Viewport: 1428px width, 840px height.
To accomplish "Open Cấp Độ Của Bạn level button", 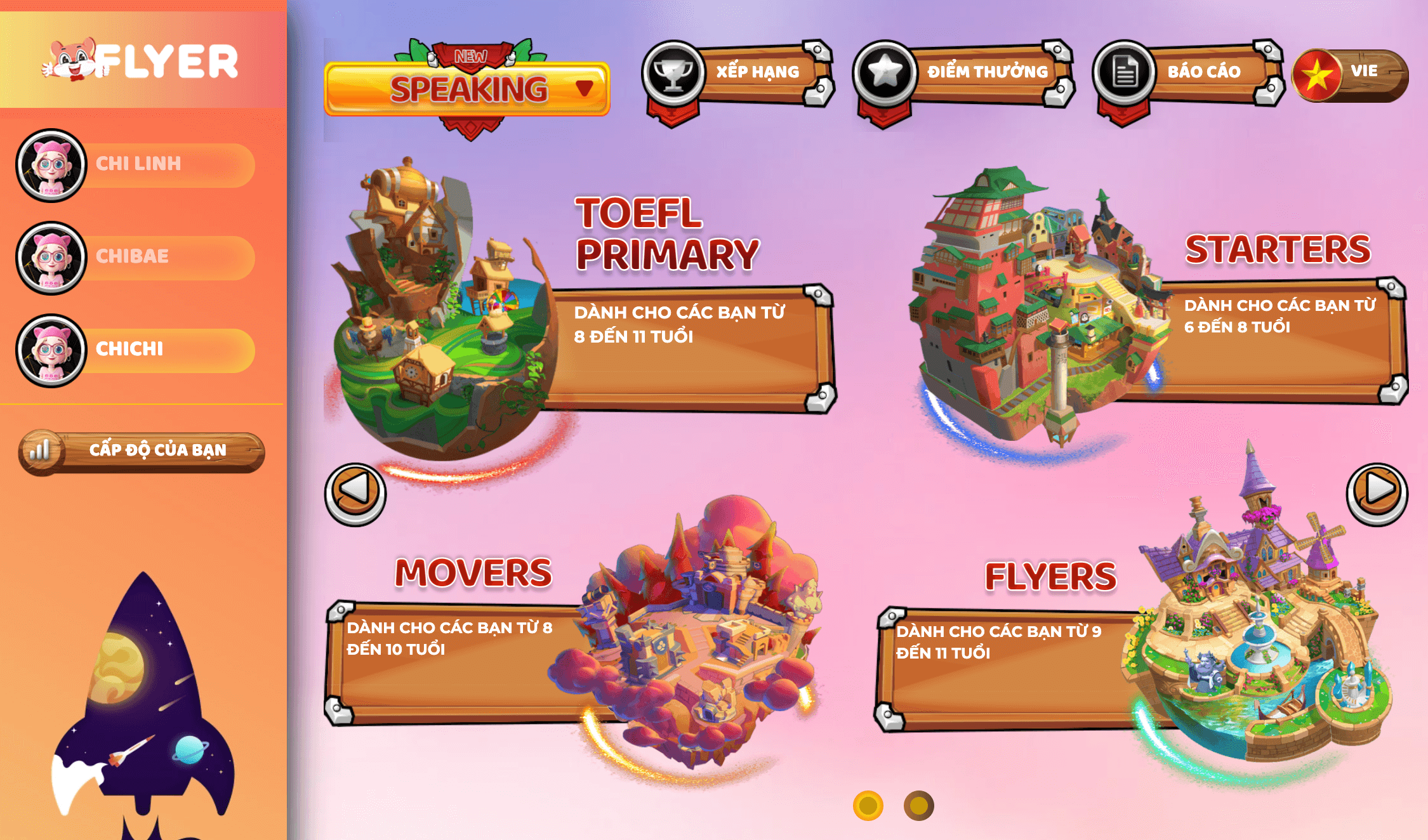I will click(x=142, y=452).
